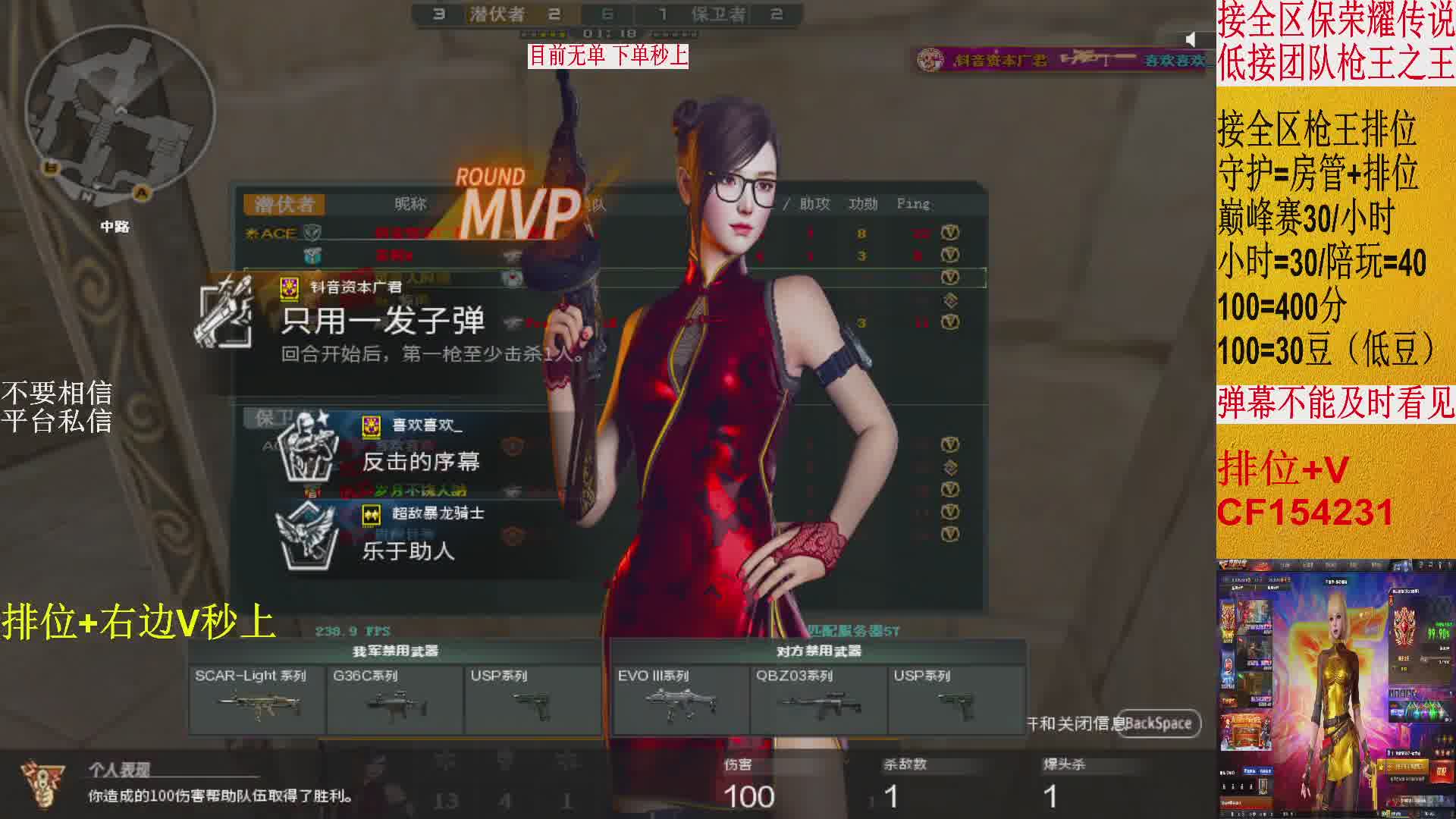1456x819 pixels.
Task: Choose the QBZ03 banned weapon slot
Action: 818,699
